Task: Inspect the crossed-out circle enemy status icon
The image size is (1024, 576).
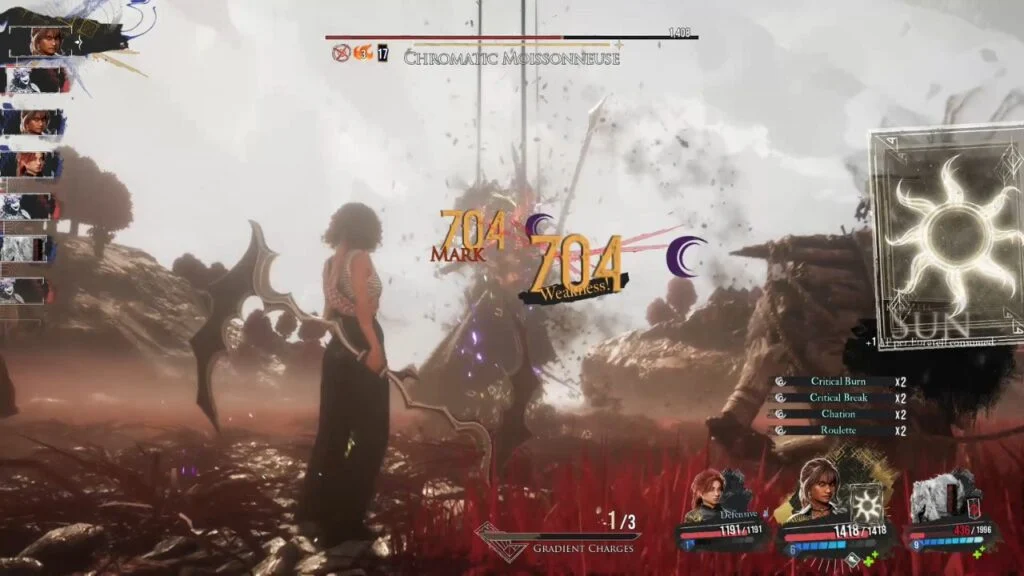Action: (x=342, y=52)
